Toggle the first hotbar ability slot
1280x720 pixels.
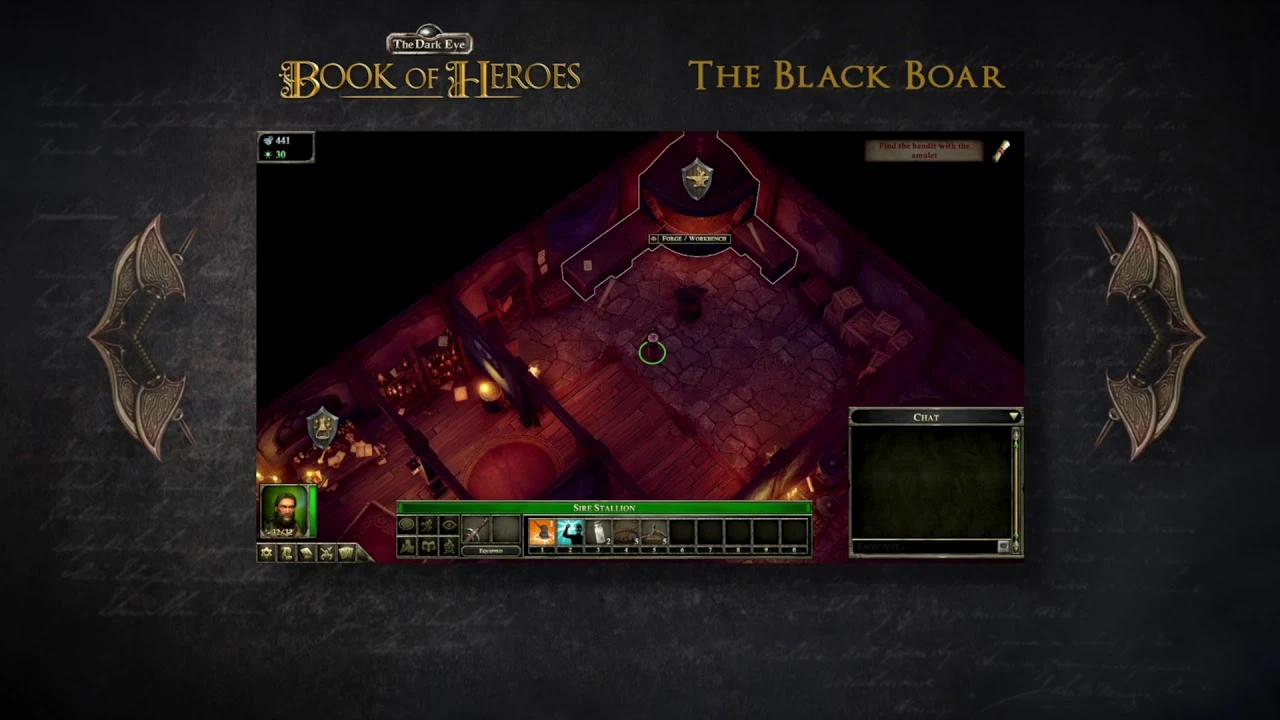click(541, 532)
